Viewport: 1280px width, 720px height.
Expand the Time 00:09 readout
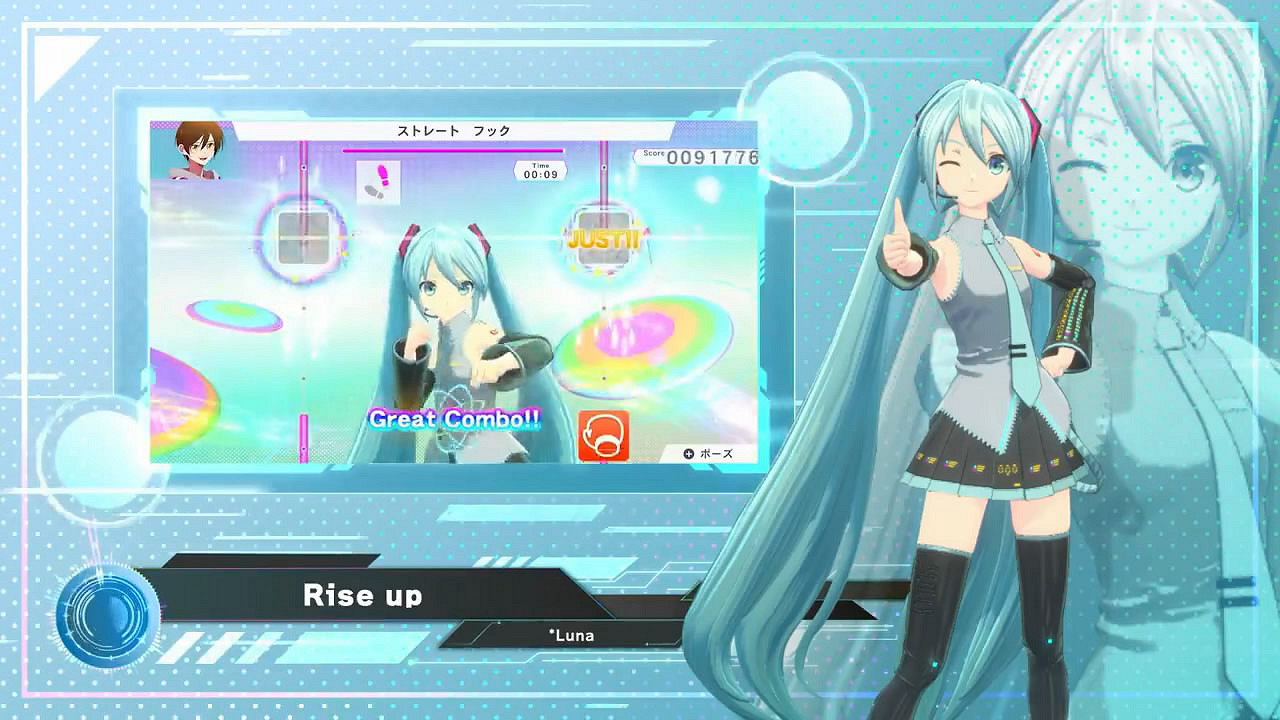pos(542,168)
